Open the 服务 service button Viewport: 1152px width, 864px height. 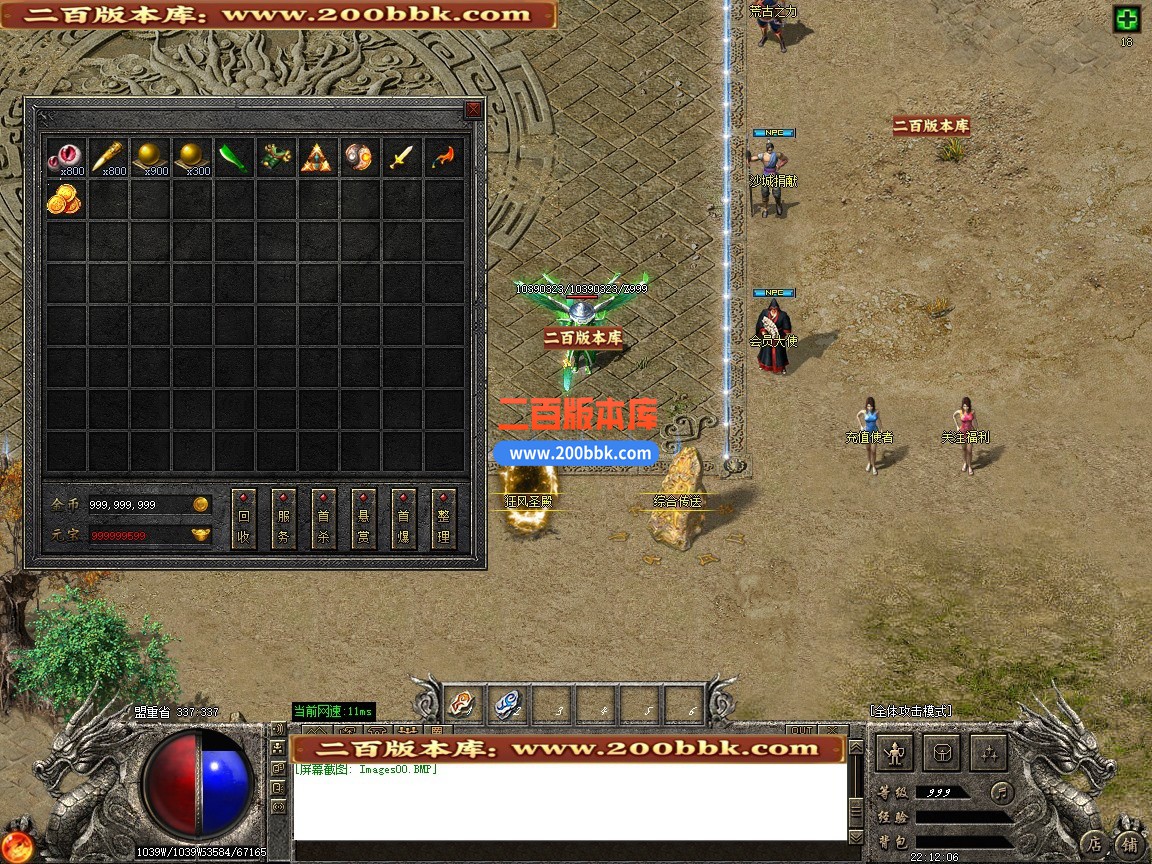(x=284, y=519)
